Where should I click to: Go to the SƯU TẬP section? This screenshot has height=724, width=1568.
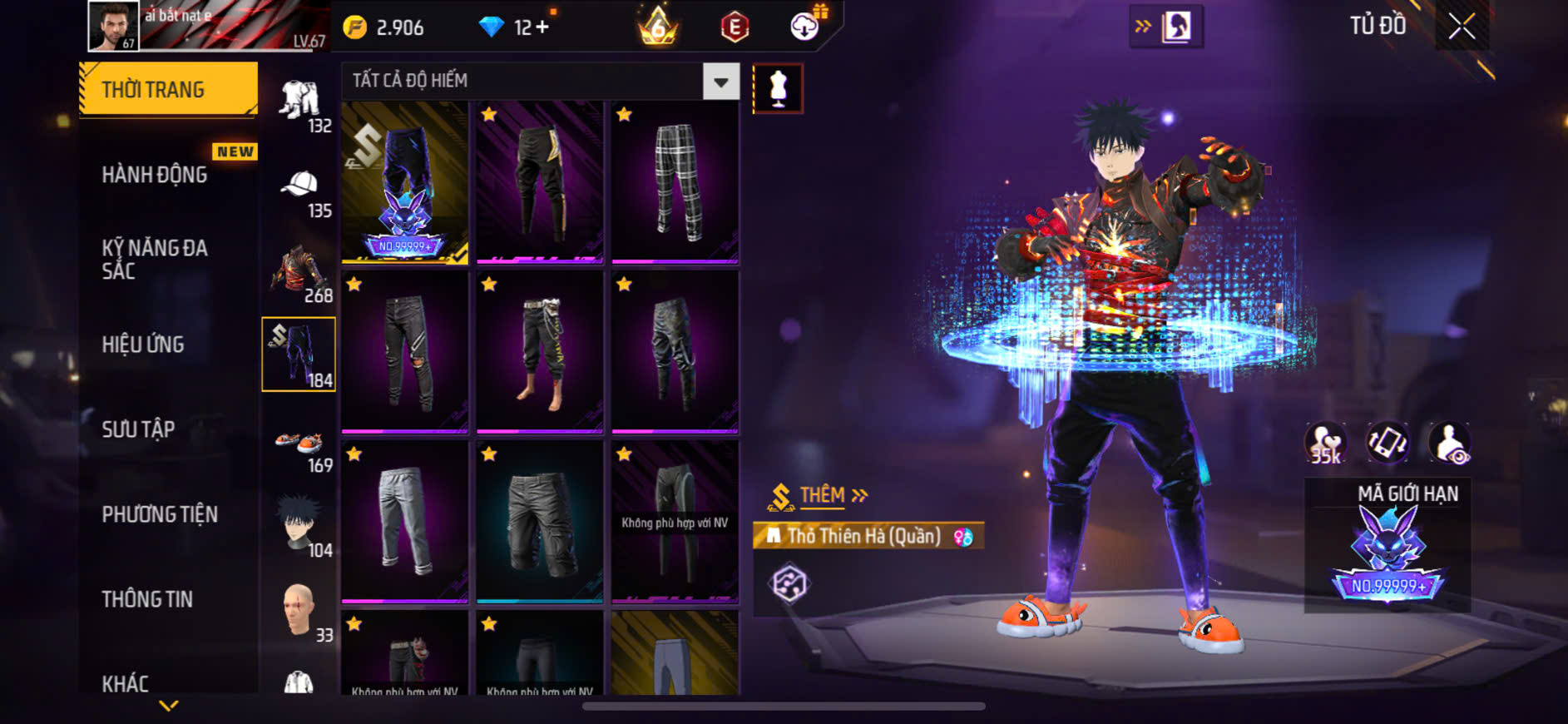coord(138,429)
